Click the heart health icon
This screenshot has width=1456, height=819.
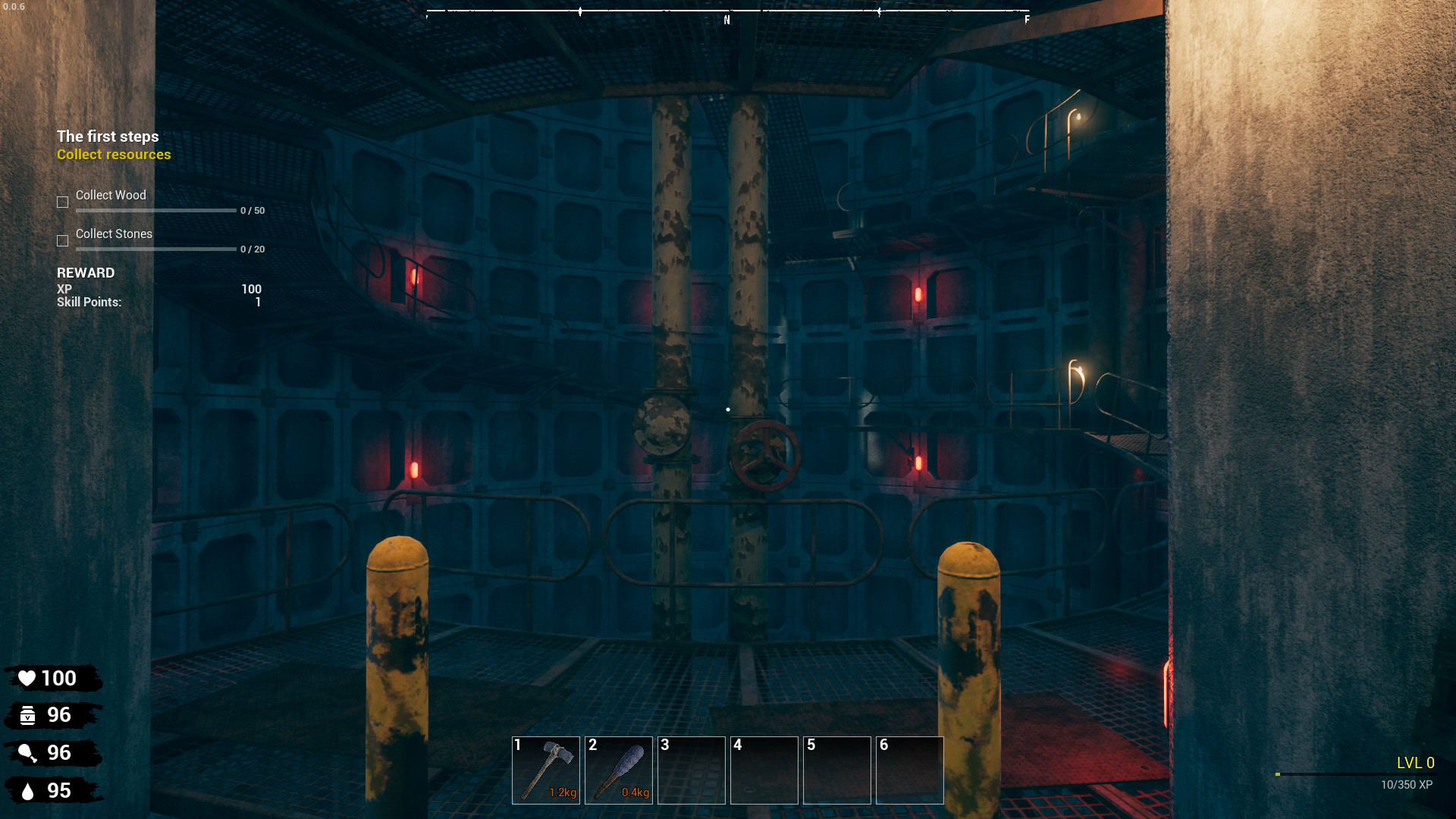point(28,679)
